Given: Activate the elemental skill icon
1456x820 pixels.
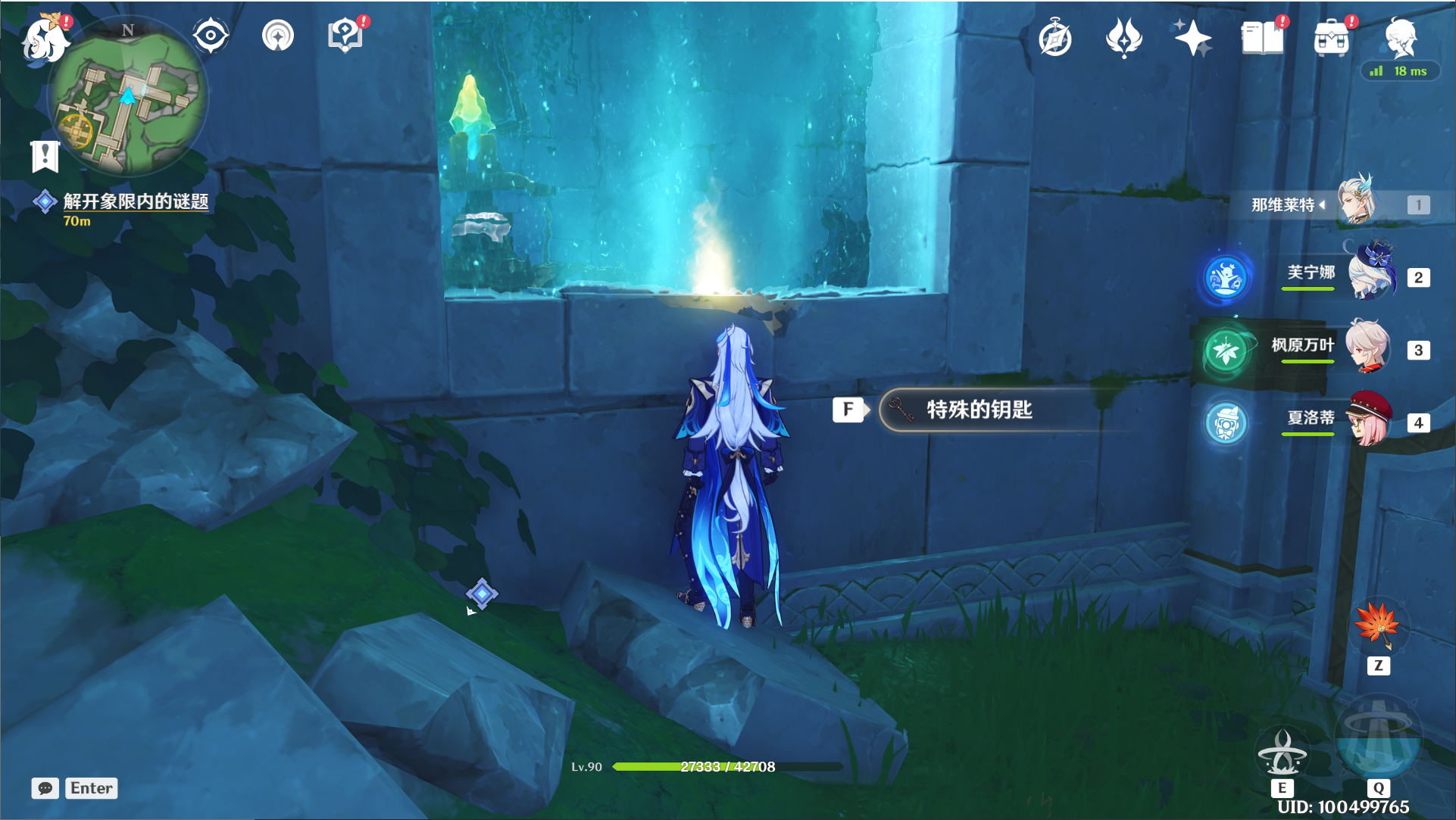Looking at the screenshot, I should click(1282, 752).
